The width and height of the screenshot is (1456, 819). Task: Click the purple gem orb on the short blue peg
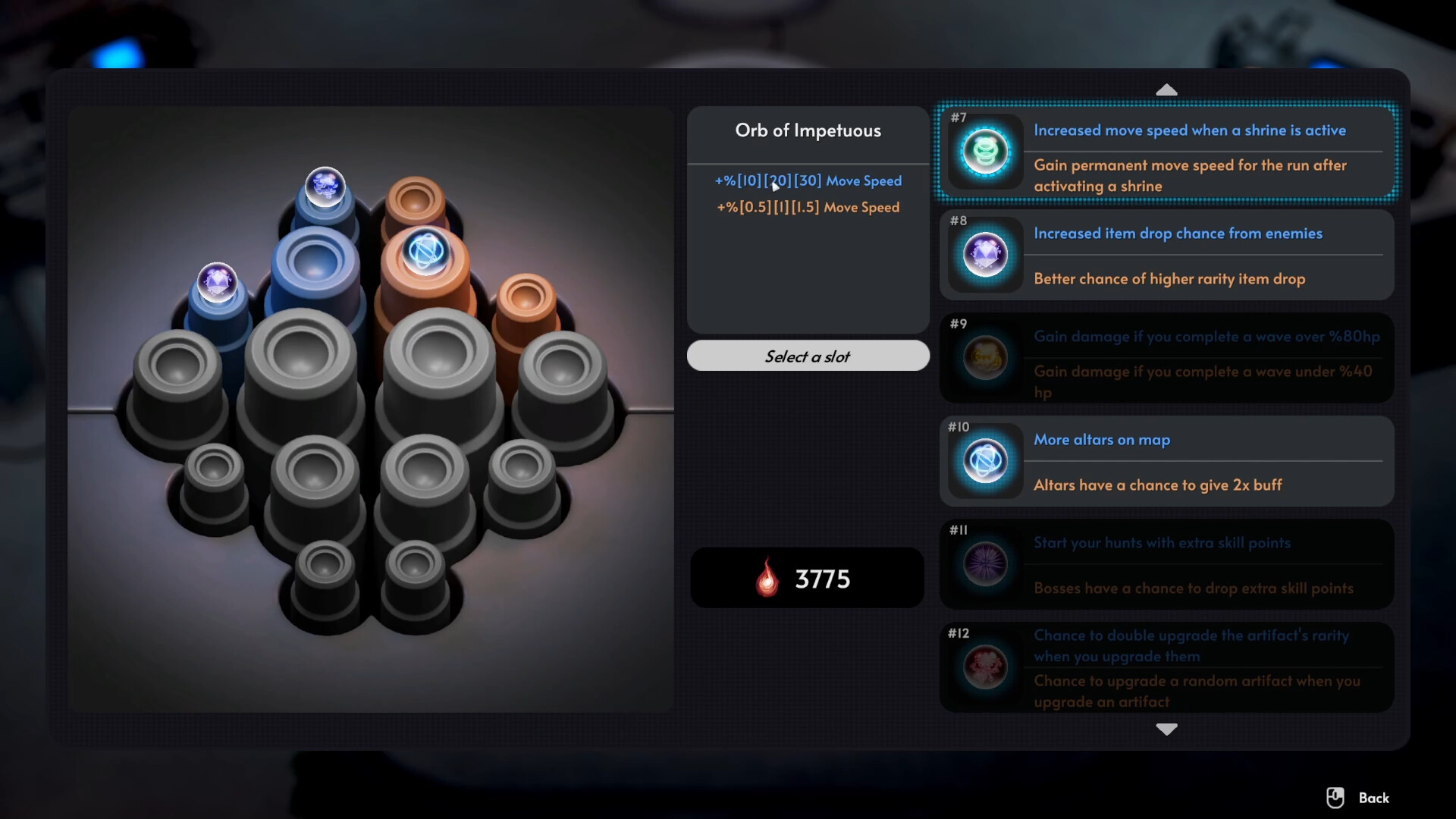[x=218, y=282]
